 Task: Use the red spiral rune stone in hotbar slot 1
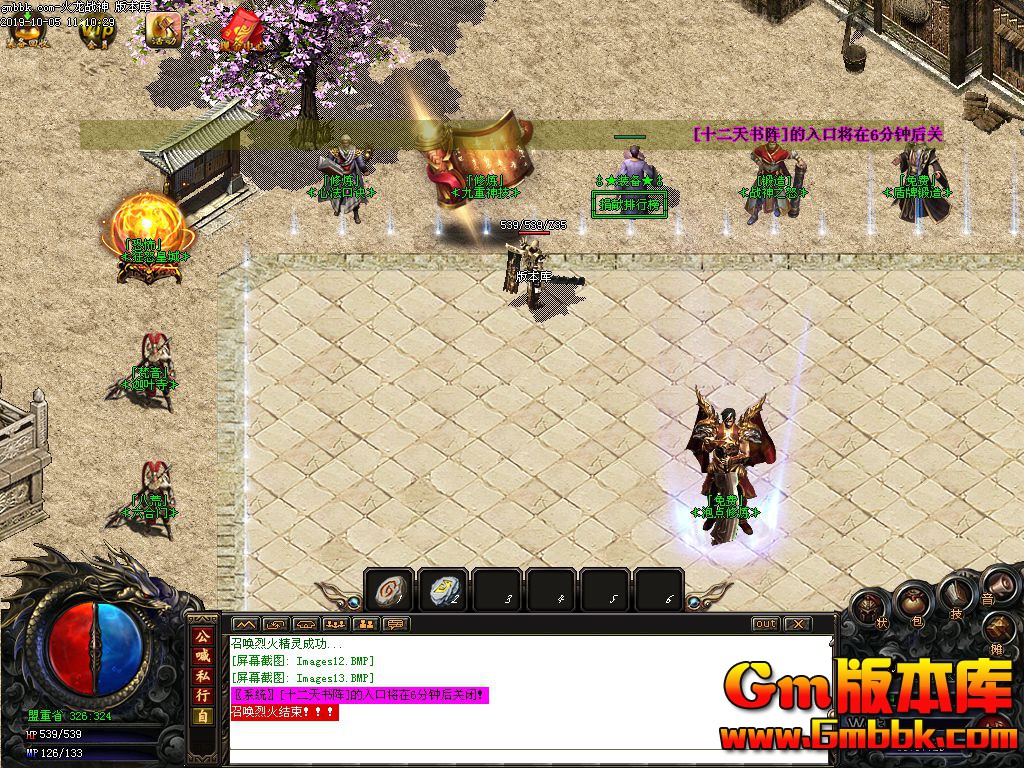pyautogui.click(x=389, y=592)
